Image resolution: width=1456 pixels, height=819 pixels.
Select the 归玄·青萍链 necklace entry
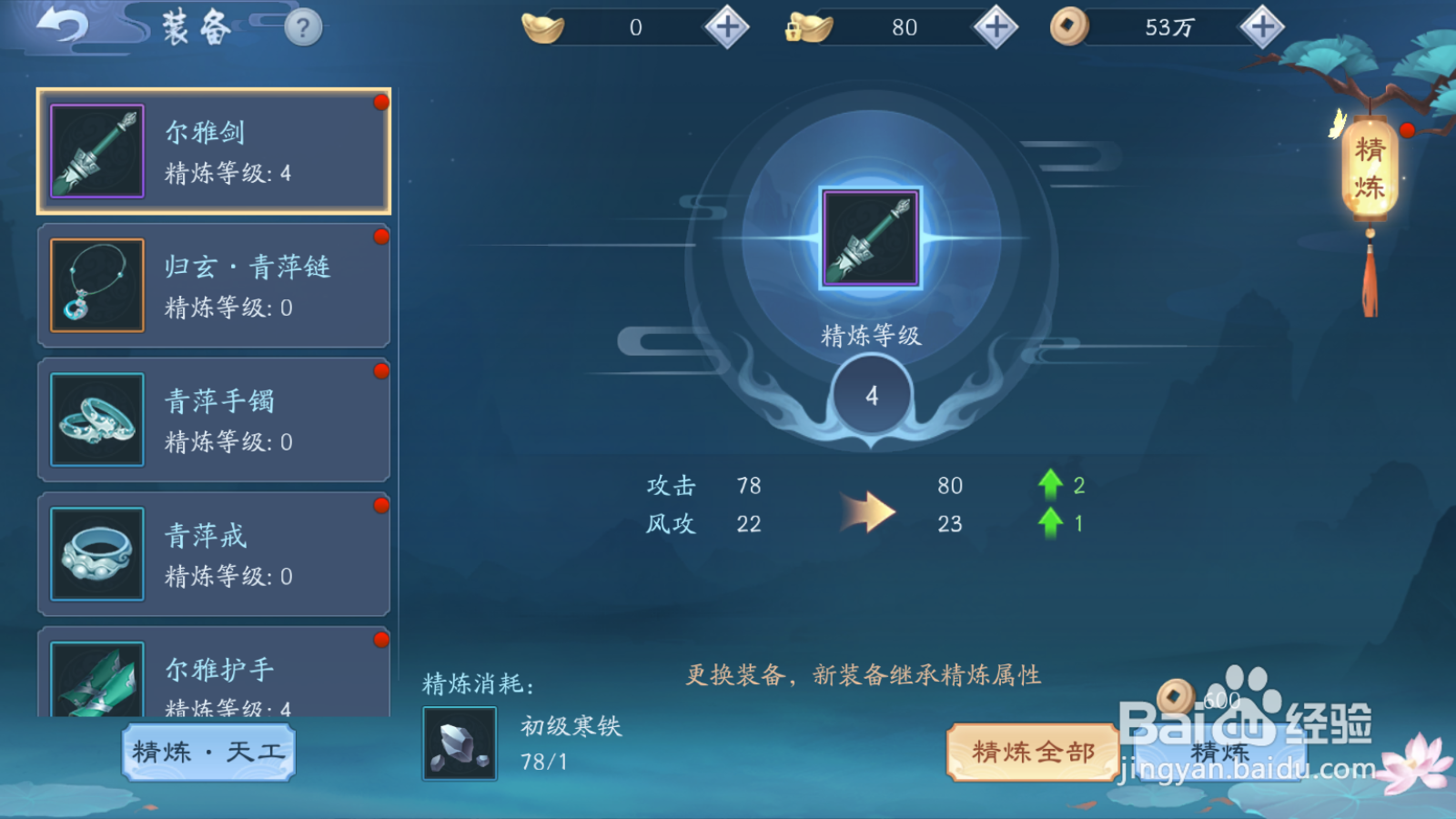[214, 285]
